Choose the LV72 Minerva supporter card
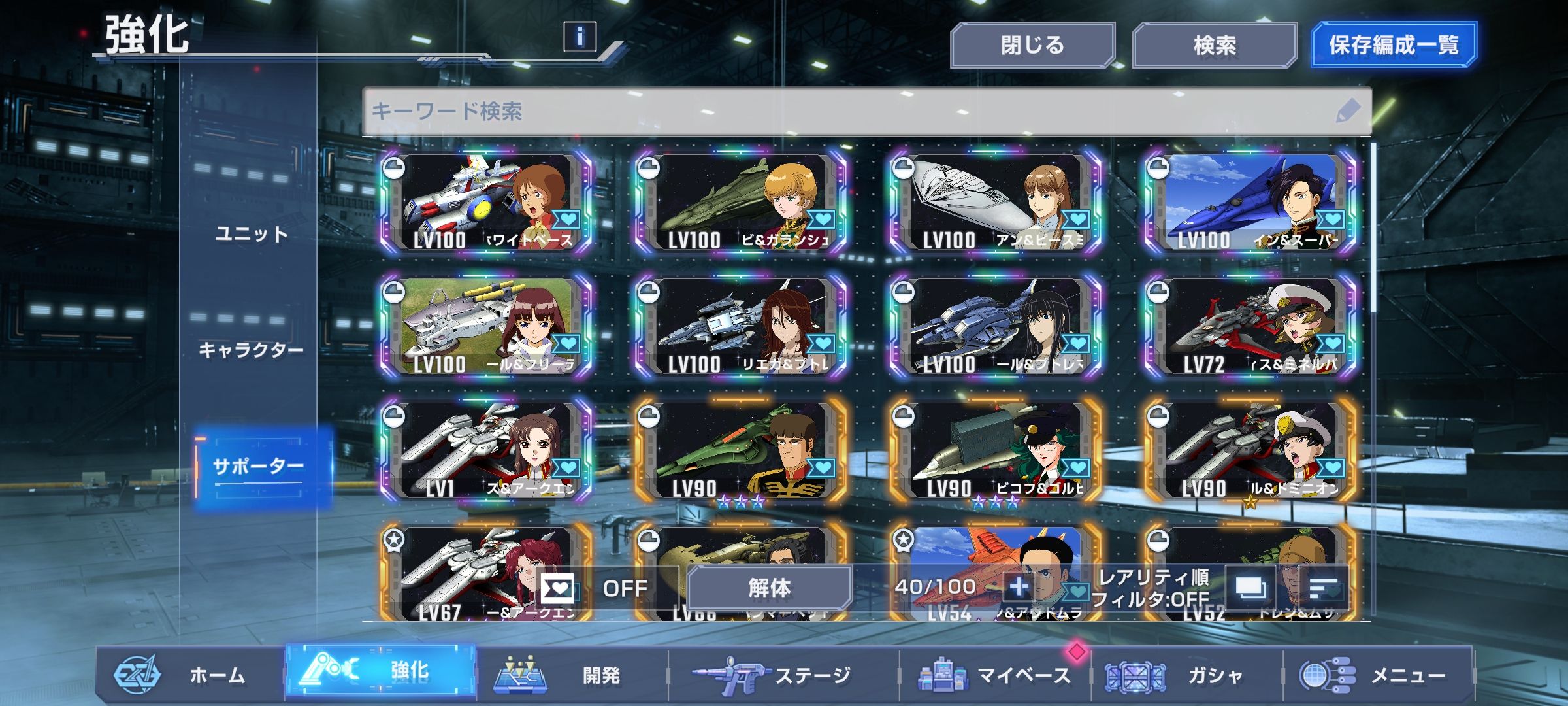This screenshot has height=706, width=1568. [x=1250, y=327]
